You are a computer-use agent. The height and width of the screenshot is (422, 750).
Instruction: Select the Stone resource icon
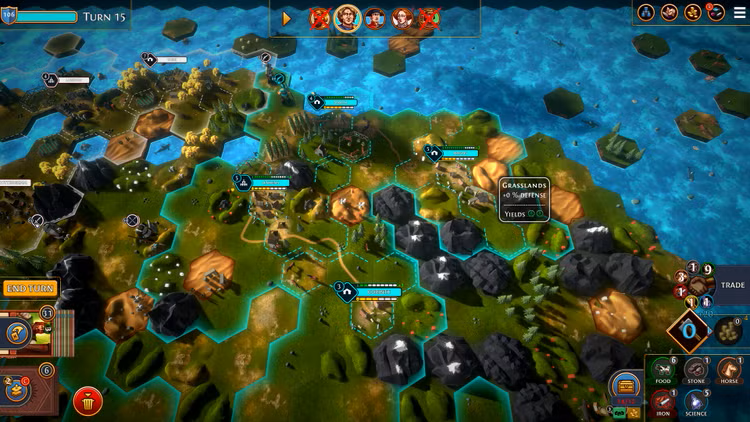coord(696,371)
